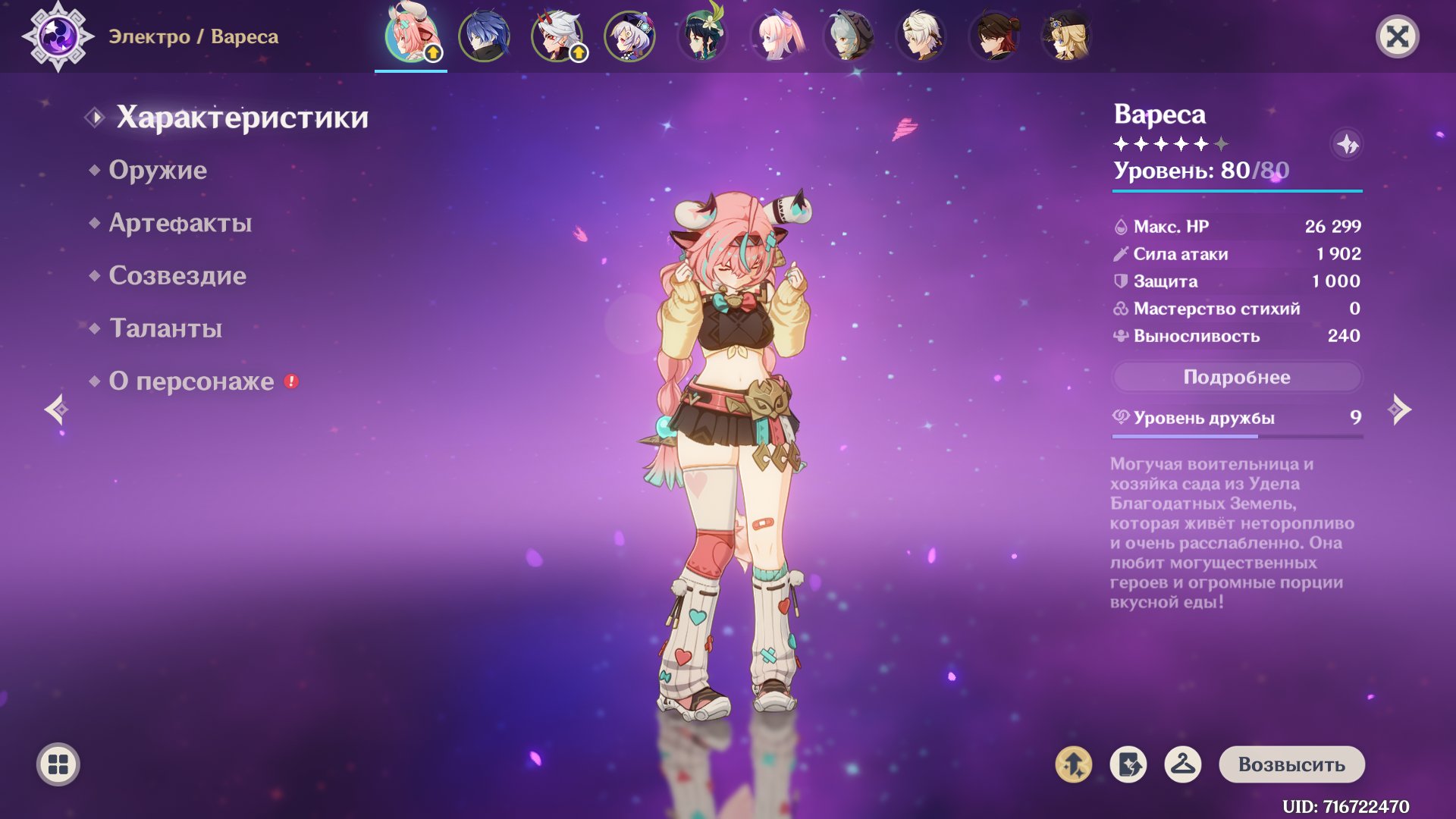The height and width of the screenshot is (819, 1456).
Task: Open the Оружие (Weapon) menu entry
Action: (x=158, y=170)
